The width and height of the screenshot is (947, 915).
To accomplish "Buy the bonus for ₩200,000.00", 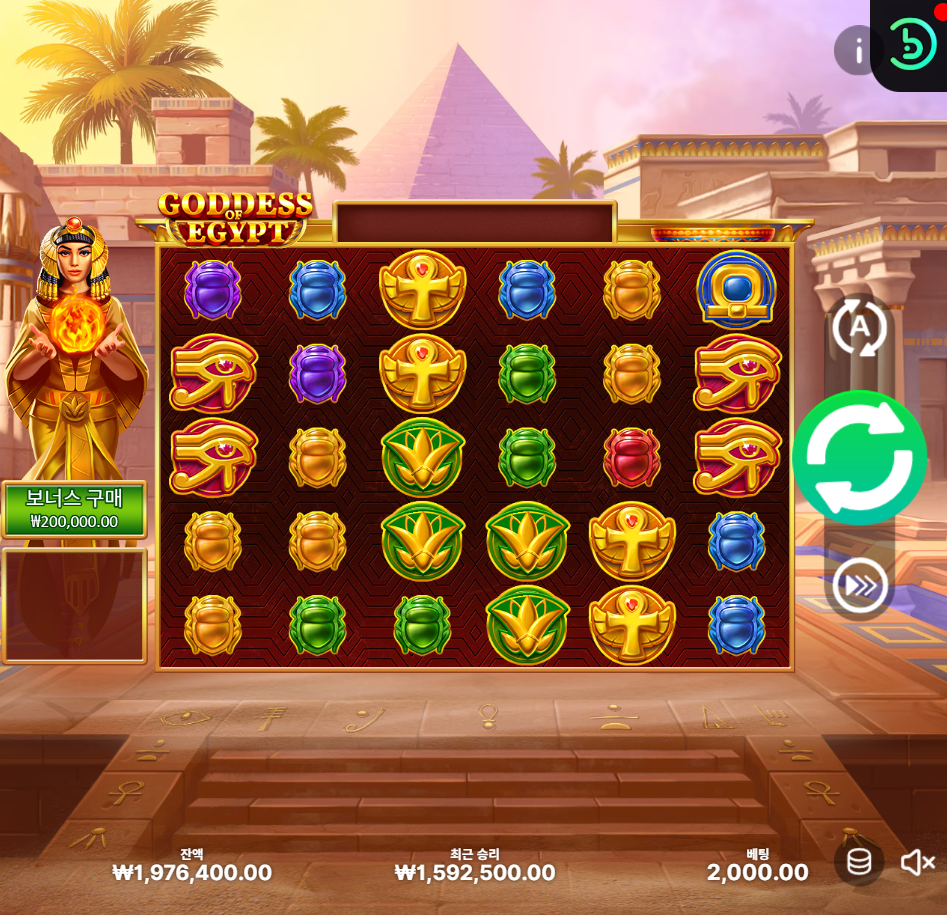I will click(74, 510).
